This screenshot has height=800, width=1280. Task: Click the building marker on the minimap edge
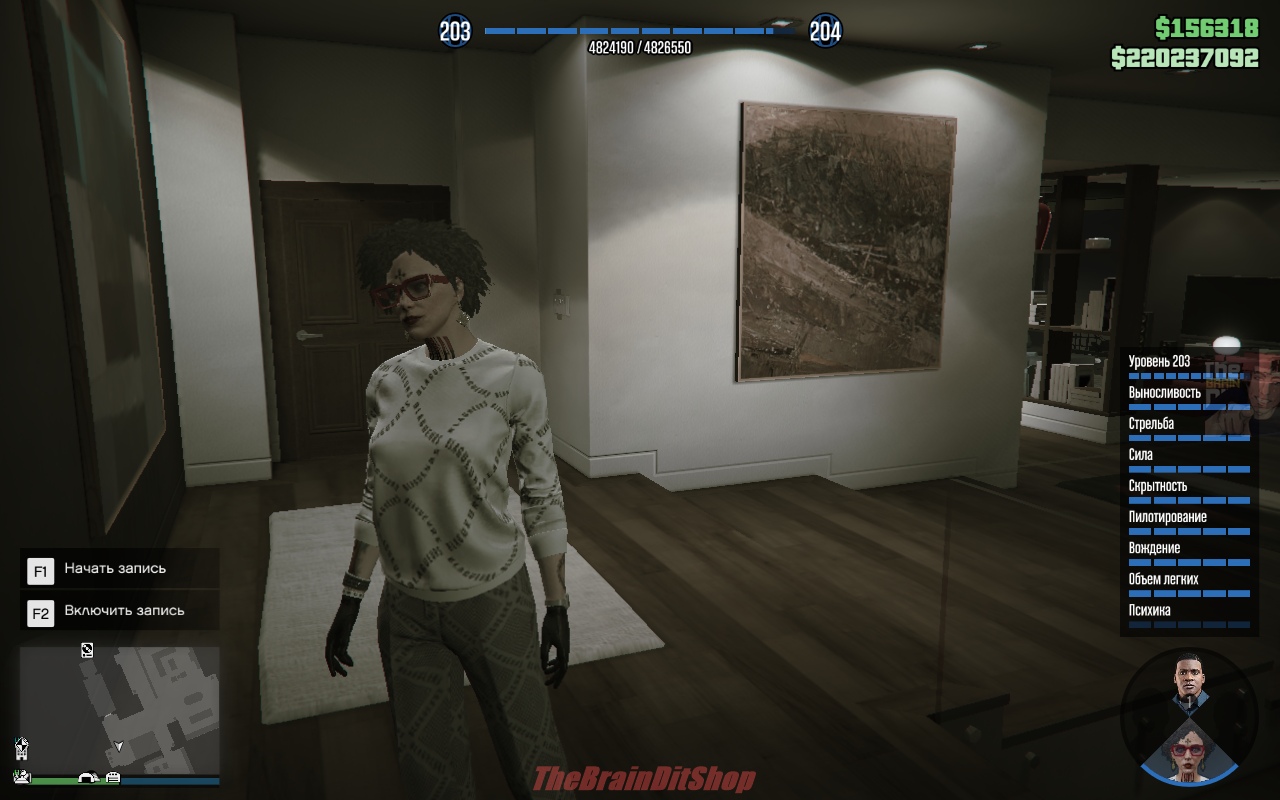(x=21, y=748)
